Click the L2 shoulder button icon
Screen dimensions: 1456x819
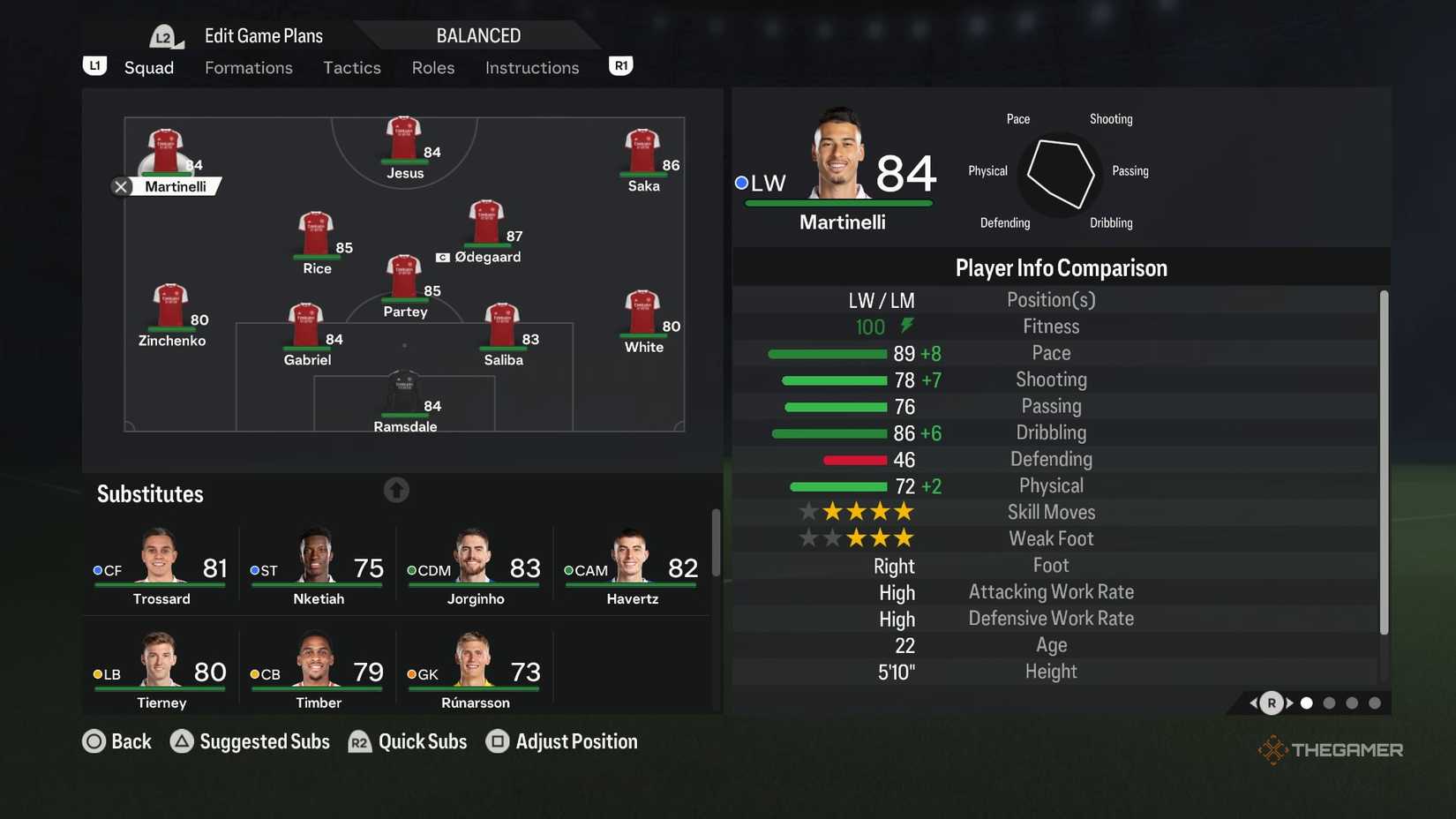[162, 36]
